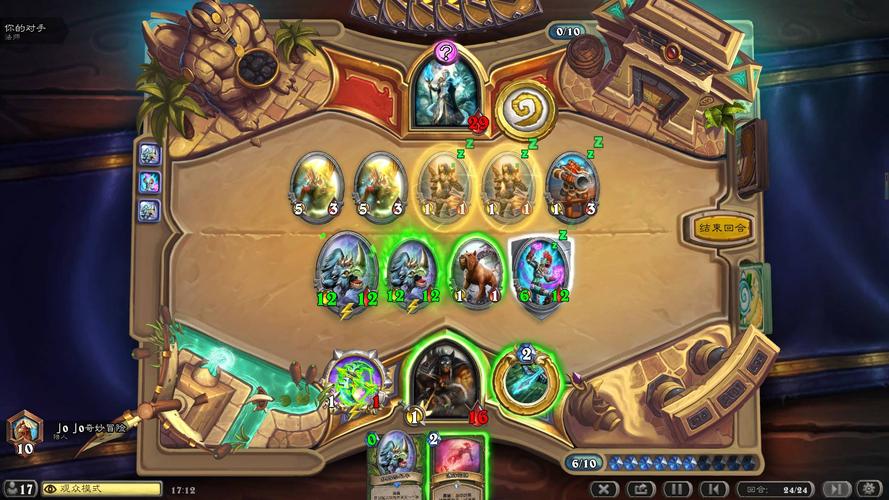Click the End Turn button

(x=722, y=227)
